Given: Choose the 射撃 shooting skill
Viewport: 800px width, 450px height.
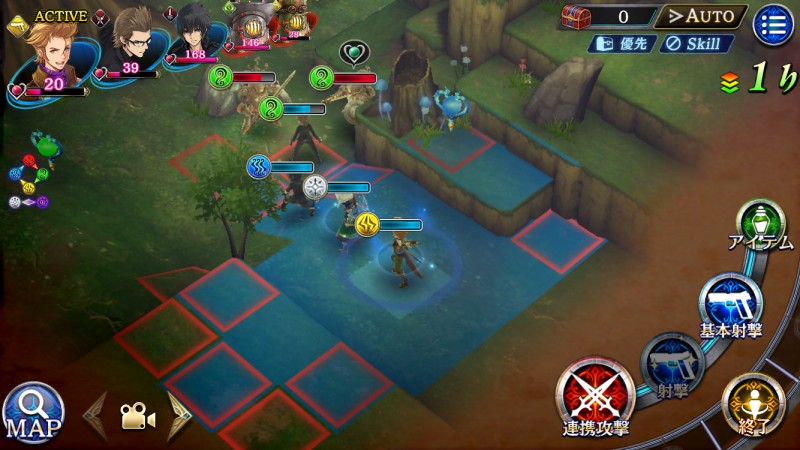Looking at the screenshot, I should pos(671,364).
